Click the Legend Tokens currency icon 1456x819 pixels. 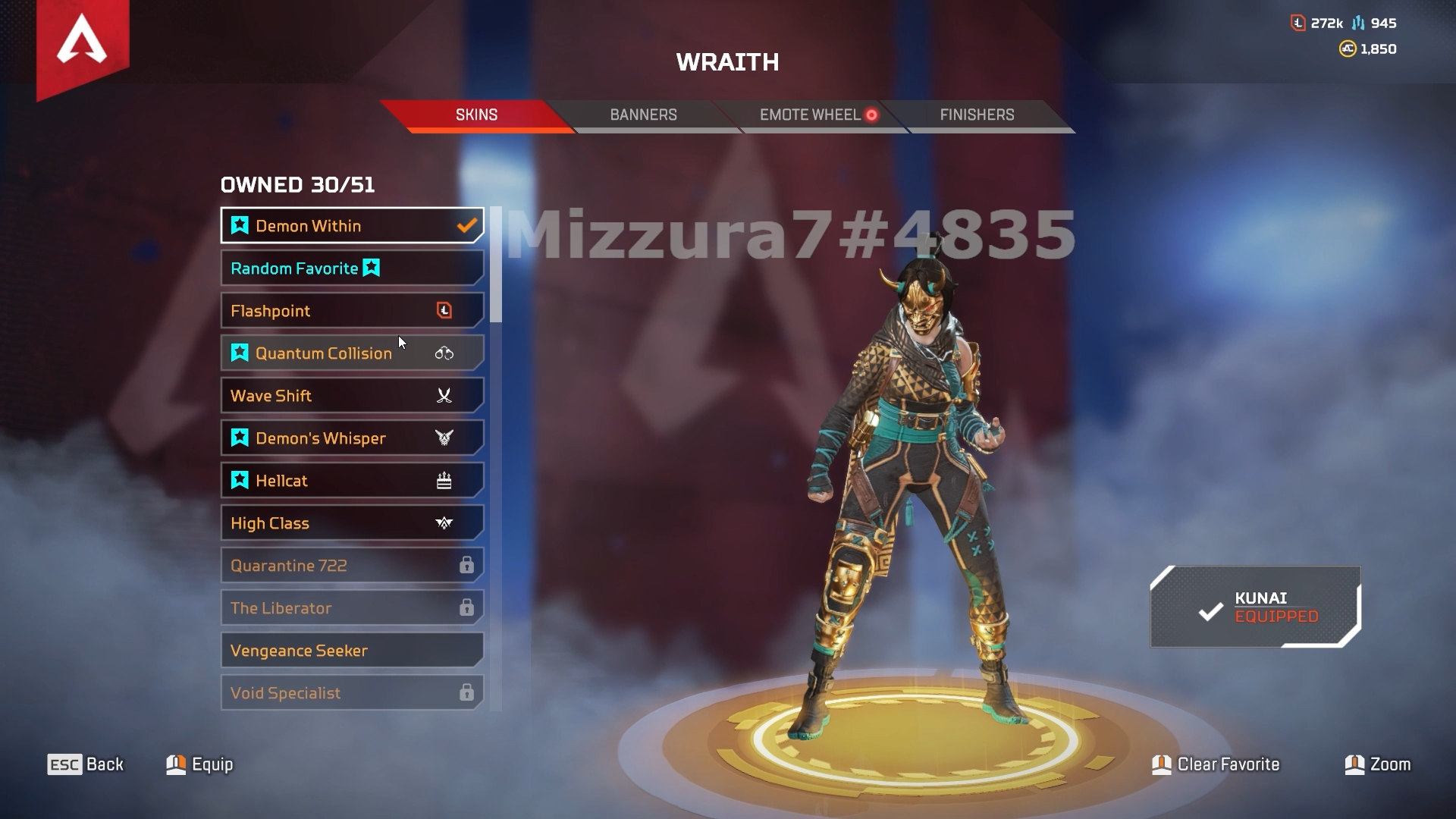[1298, 23]
